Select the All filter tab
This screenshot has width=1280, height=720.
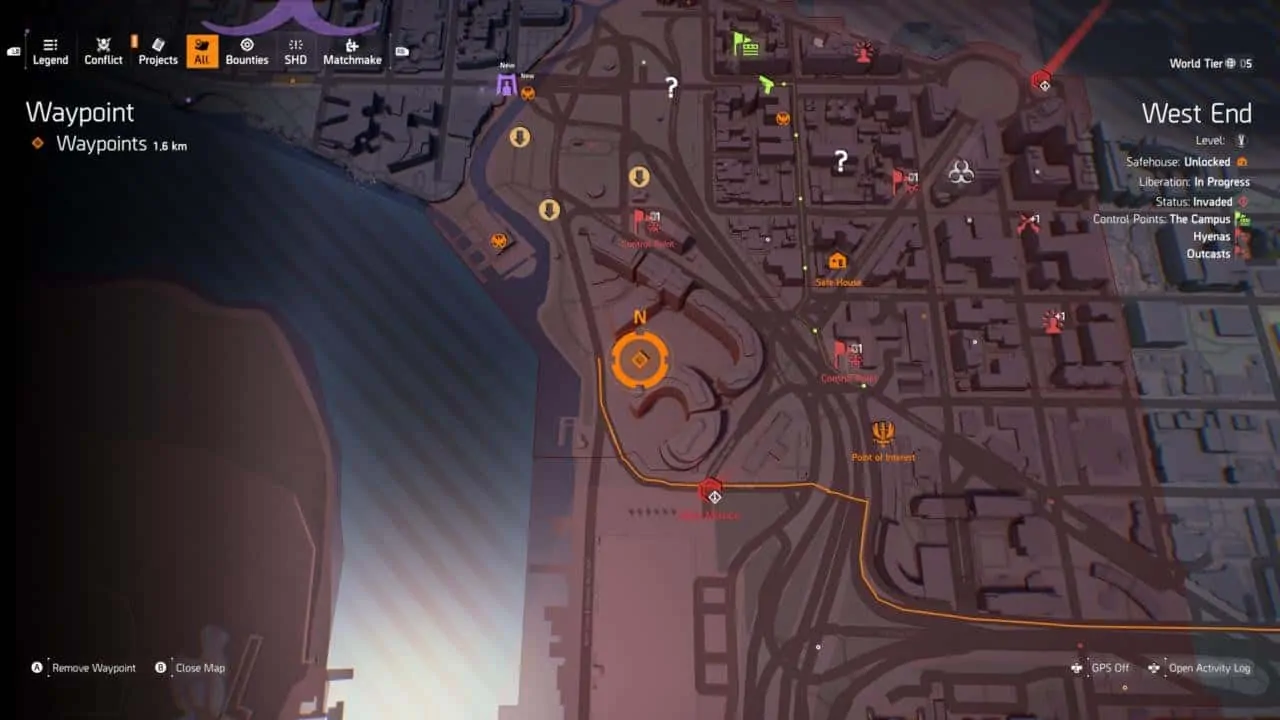(200, 50)
